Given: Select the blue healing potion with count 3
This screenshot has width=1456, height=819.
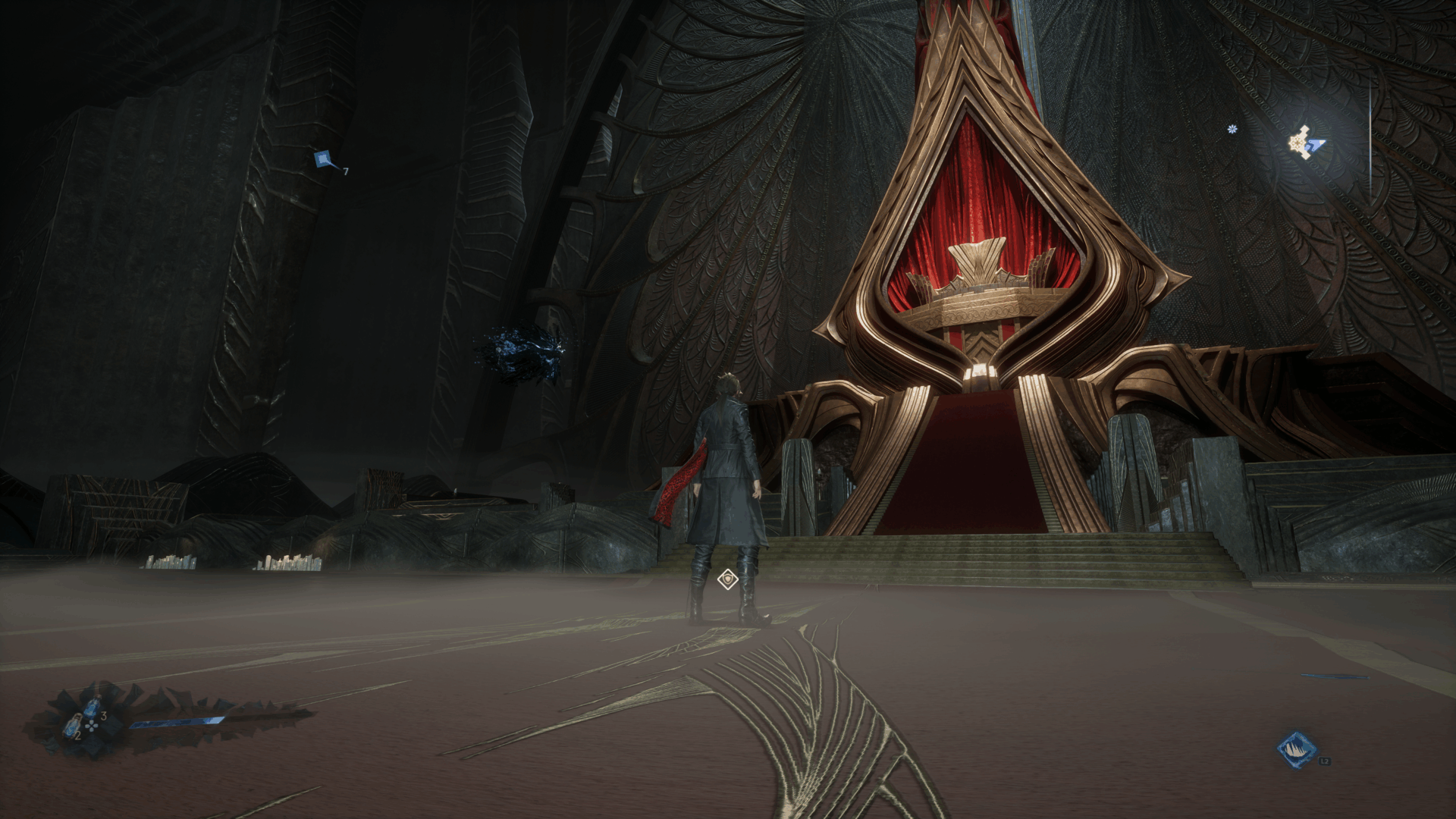Looking at the screenshot, I should [93, 708].
